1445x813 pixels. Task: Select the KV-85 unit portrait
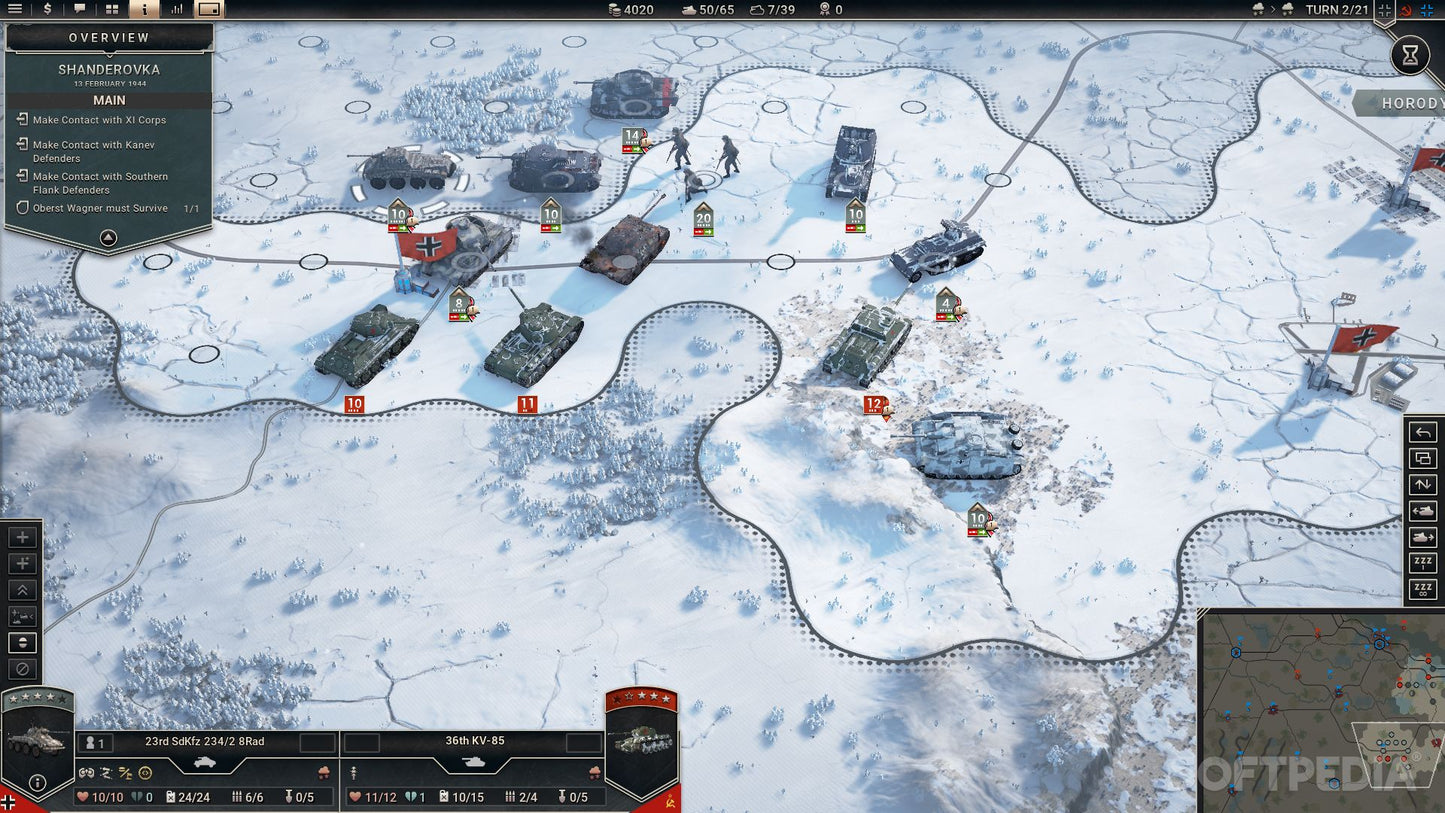(x=641, y=741)
